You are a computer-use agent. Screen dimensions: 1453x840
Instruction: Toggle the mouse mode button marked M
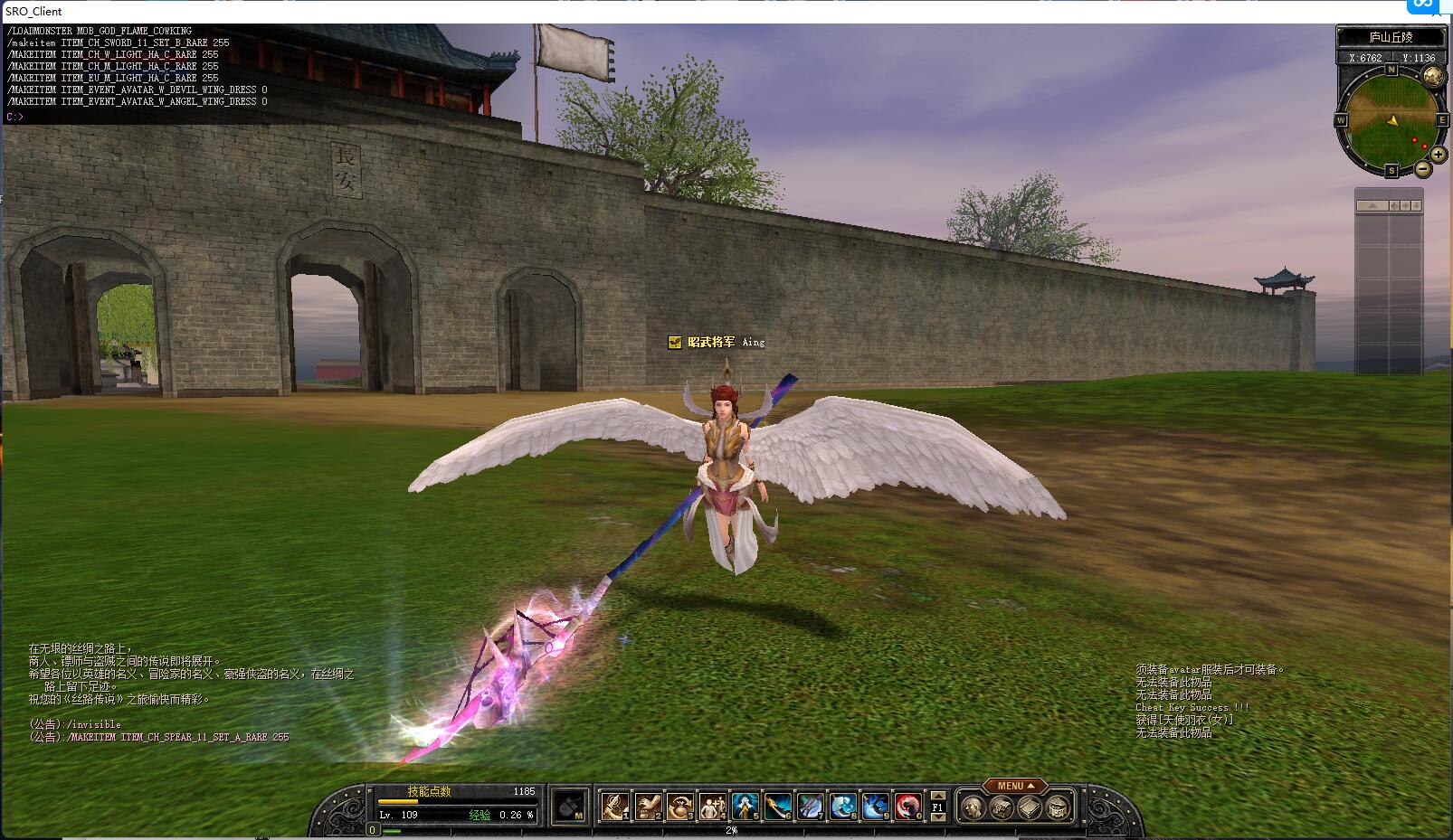tap(571, 807)
